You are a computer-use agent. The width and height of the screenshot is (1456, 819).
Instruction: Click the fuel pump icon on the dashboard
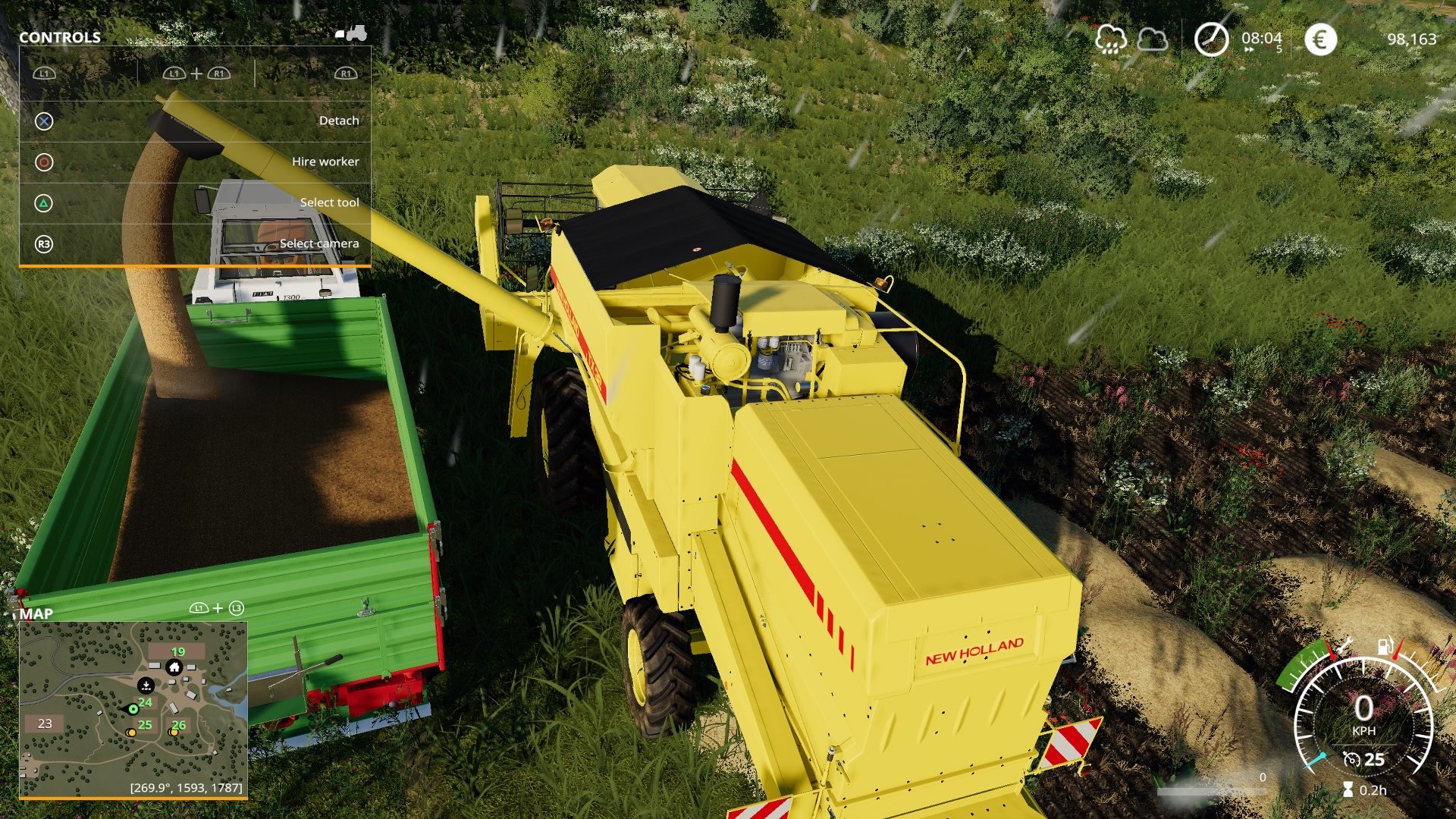click(x=1385, y=645)
